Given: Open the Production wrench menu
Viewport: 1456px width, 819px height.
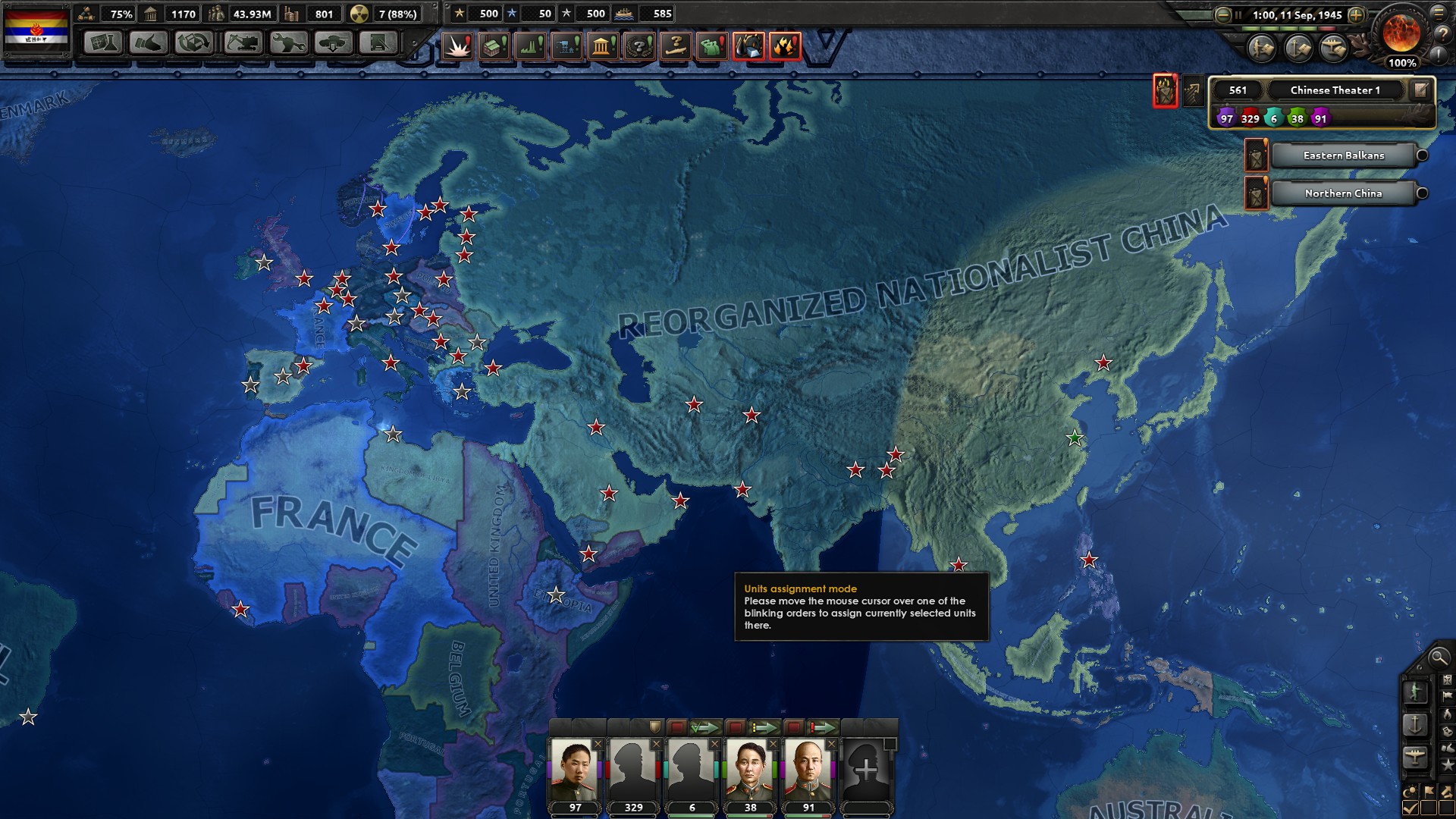Looking at the screenshot, I should pyautogui.click(x=287, y=43).
